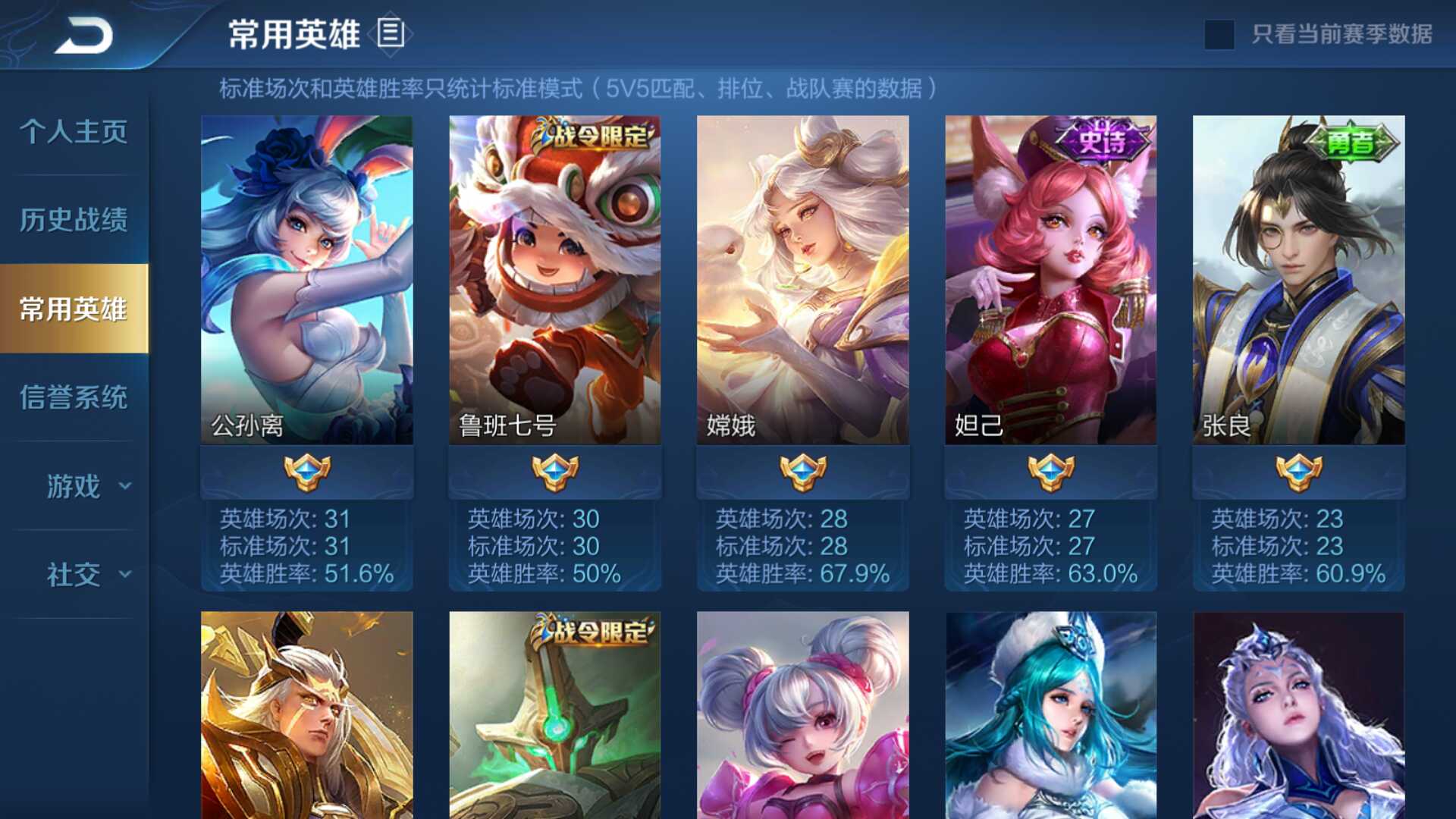
Task: Click the proficiency badge under 嫦娥
Action: coord(803,470)
